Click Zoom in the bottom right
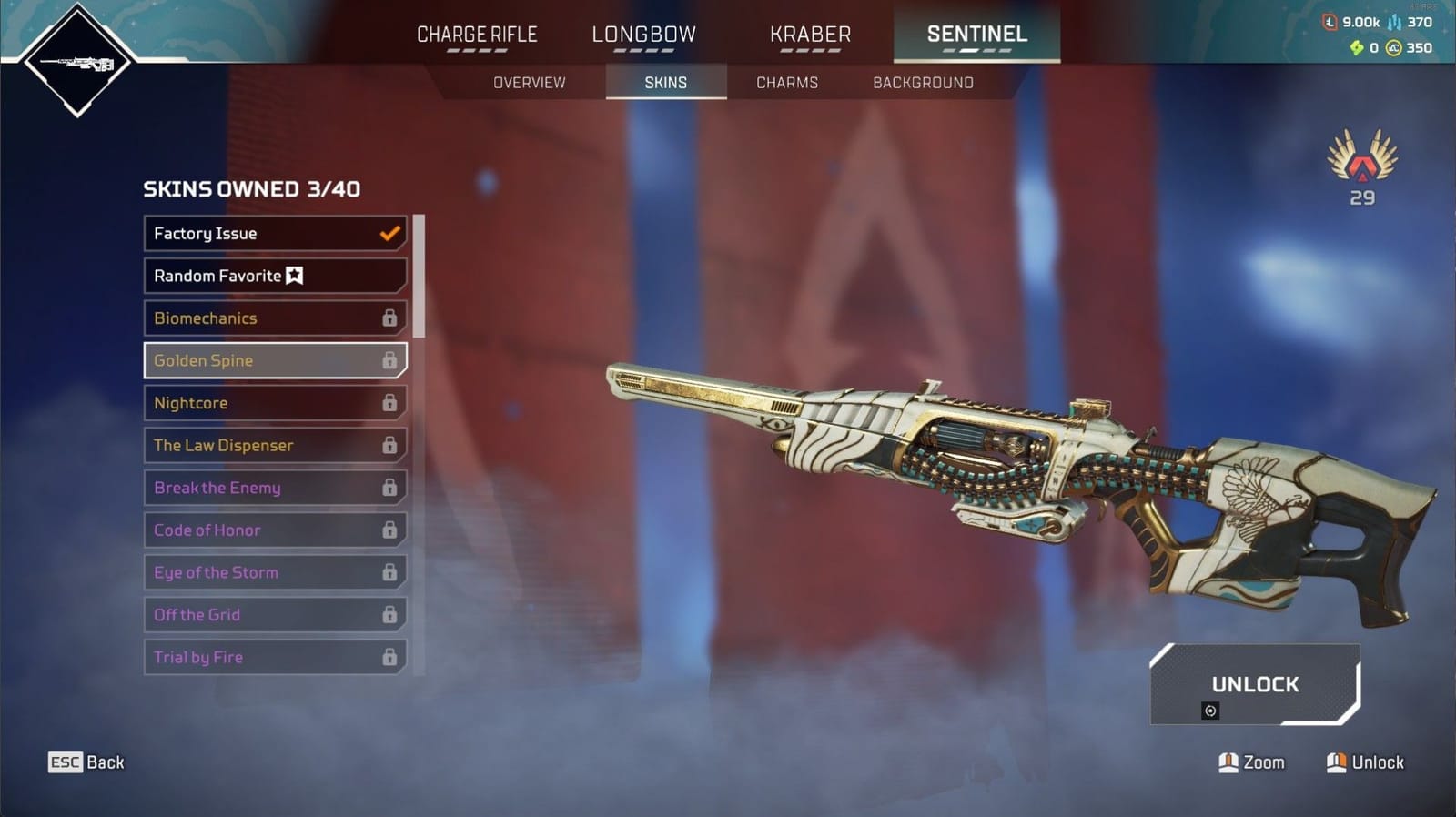Image resolution: width=1456 pixels, height=817 pixels. (x=1252, y=762)
